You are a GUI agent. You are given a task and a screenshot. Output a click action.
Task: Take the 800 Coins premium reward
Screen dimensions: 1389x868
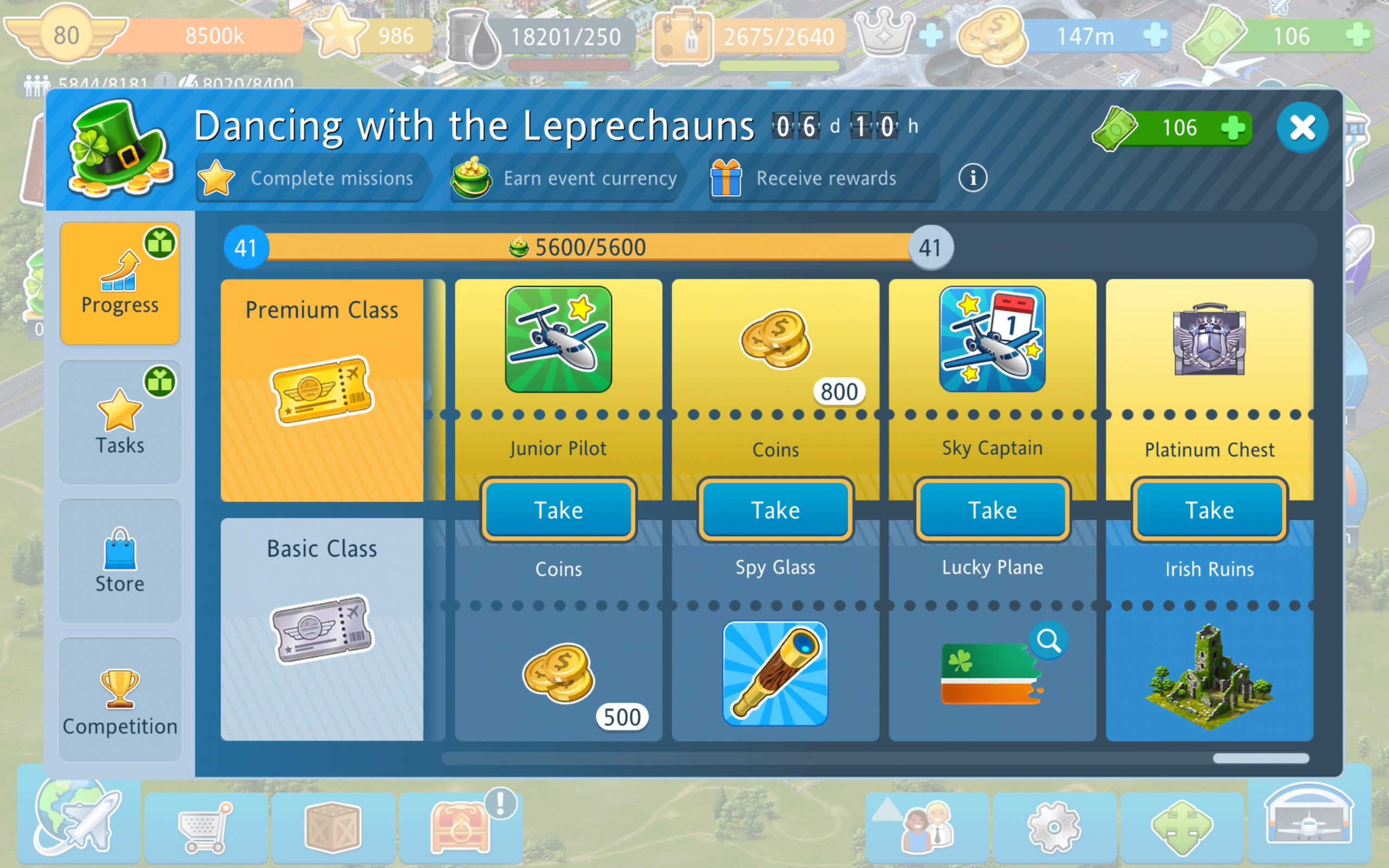[x=775, y=510]
